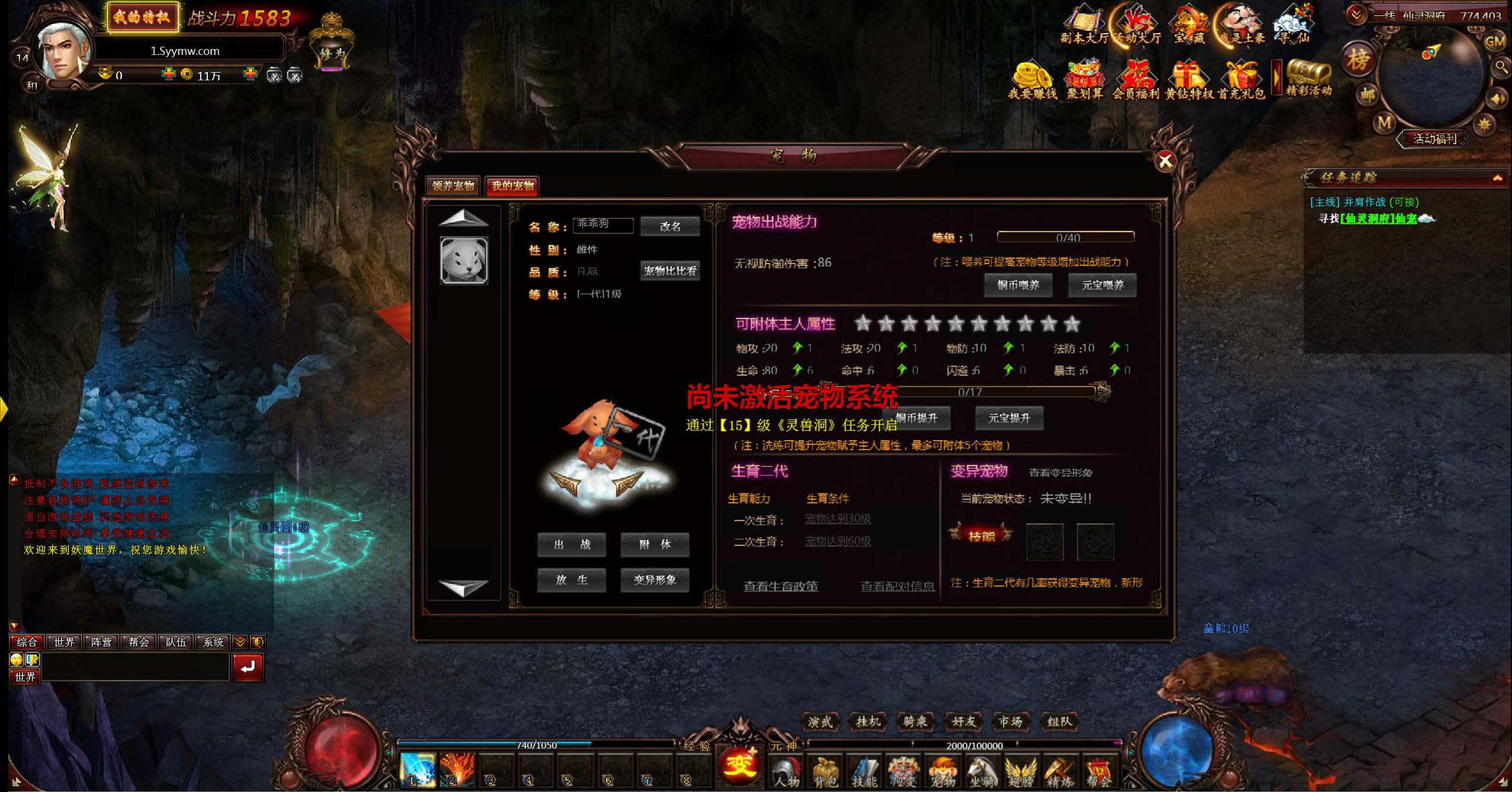Viewport: 1512px width, 792px height.
Task: Click the chat message input box
Action: [x=136, y=667]
